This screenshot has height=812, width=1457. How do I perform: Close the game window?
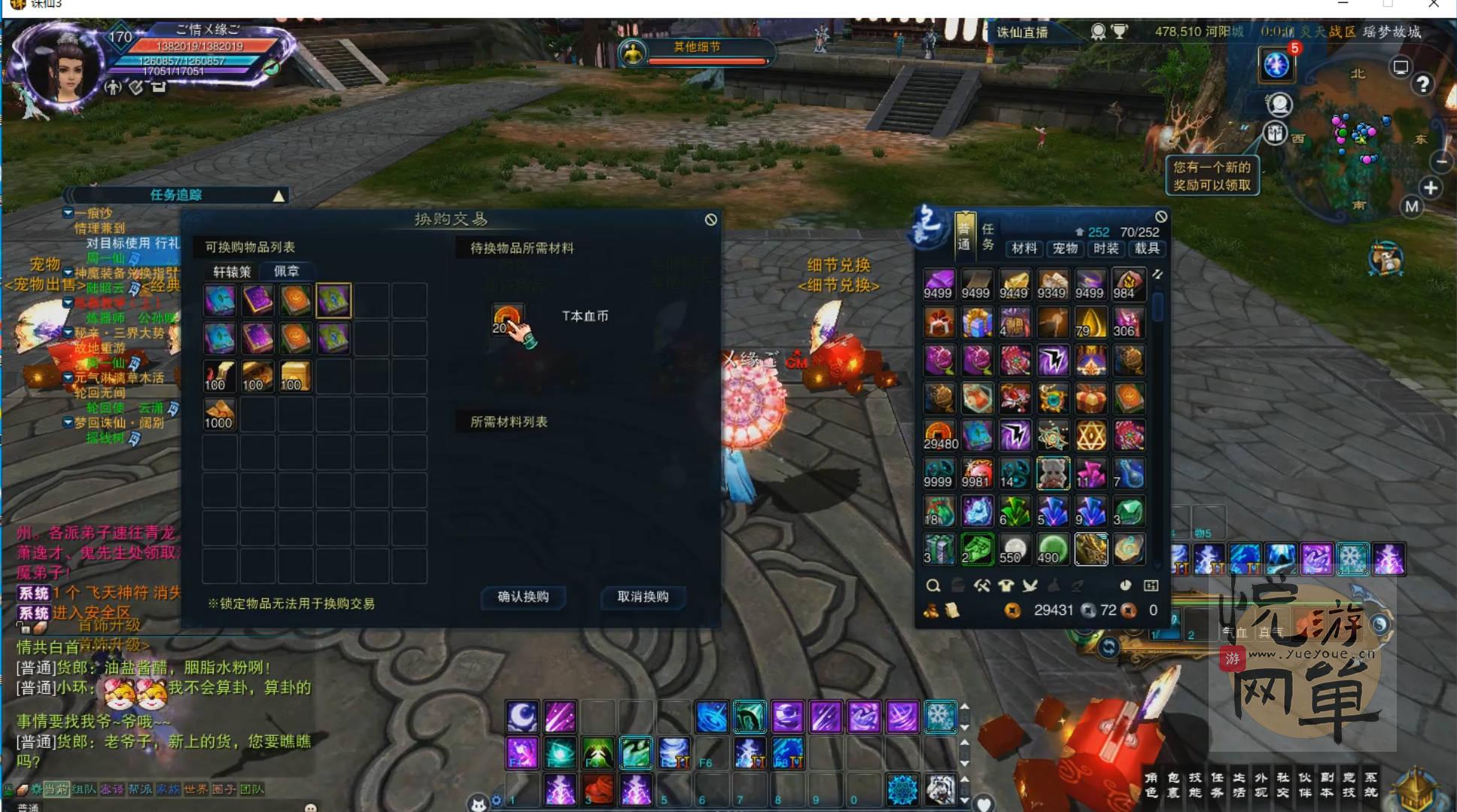click(x=1434, y=5)
